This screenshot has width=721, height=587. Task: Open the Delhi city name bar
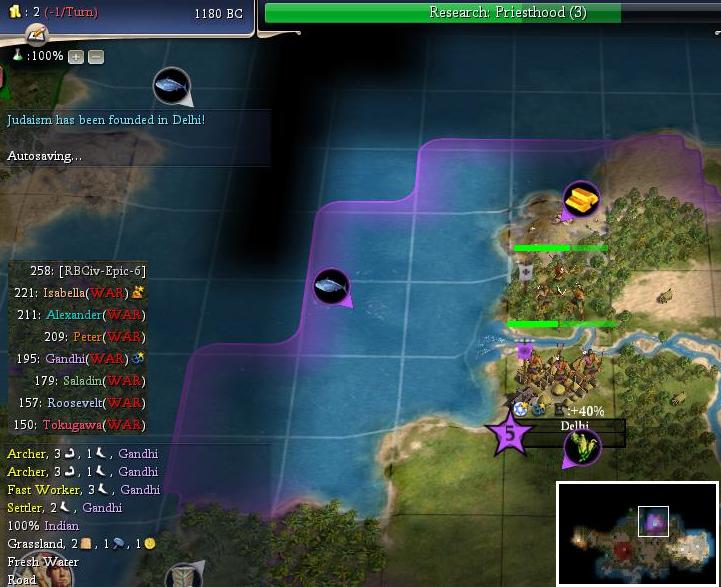click(x=575, y=426)
